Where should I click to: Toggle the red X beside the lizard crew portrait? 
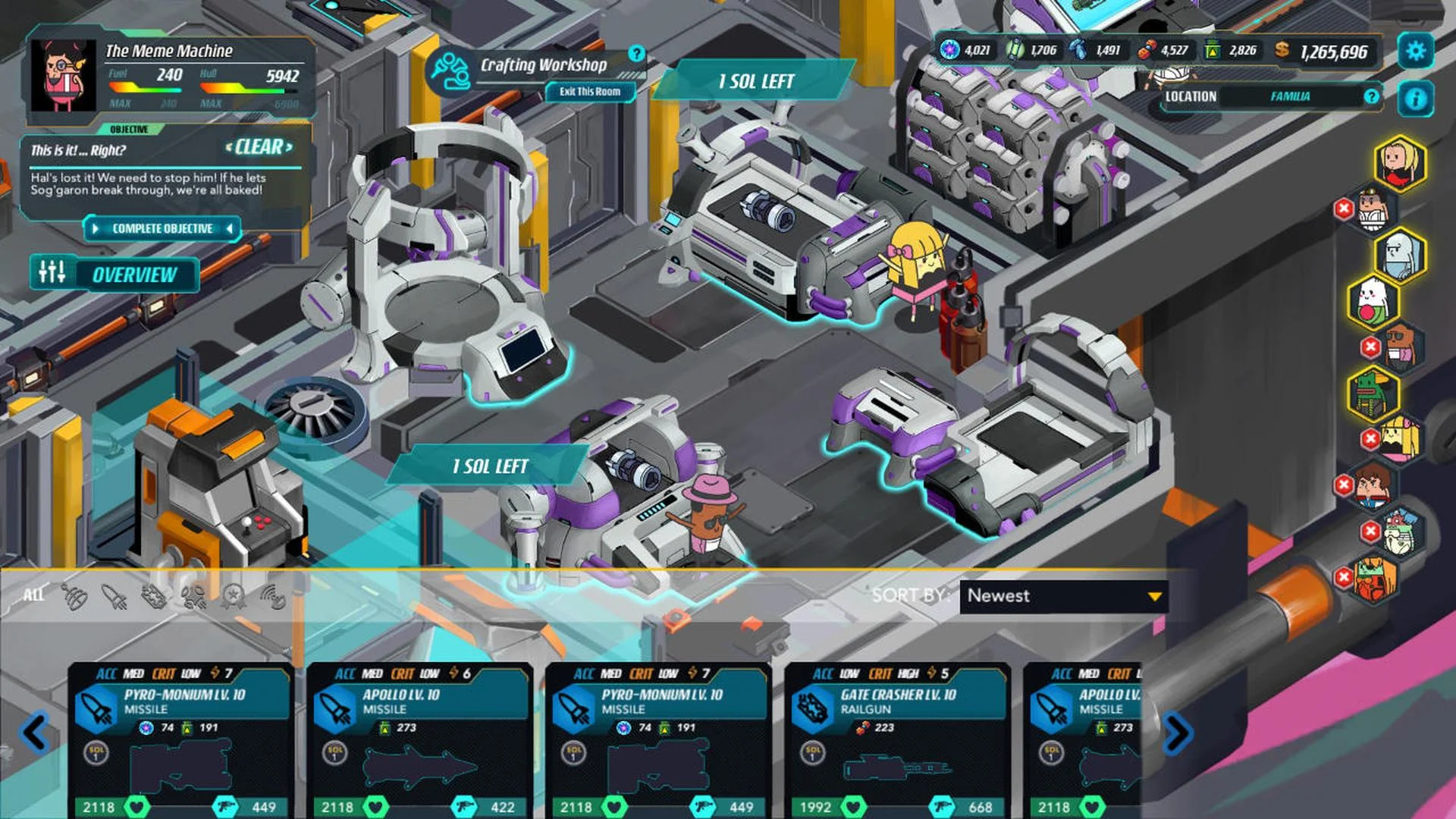(x=1369, y=436)
